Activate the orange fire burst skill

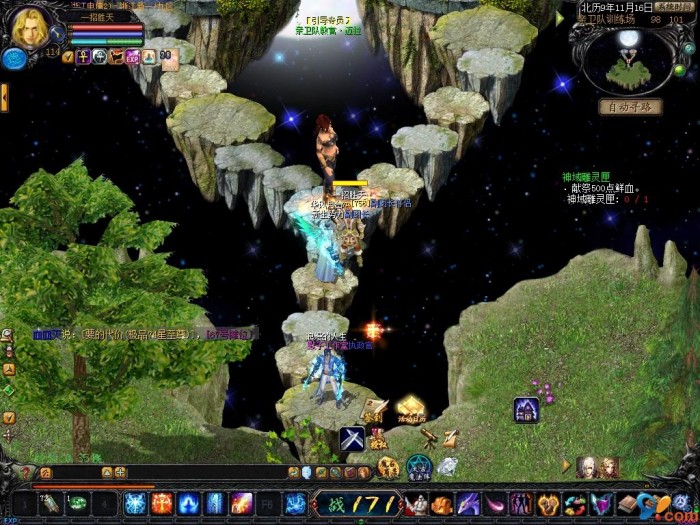[x=161, y=503]
